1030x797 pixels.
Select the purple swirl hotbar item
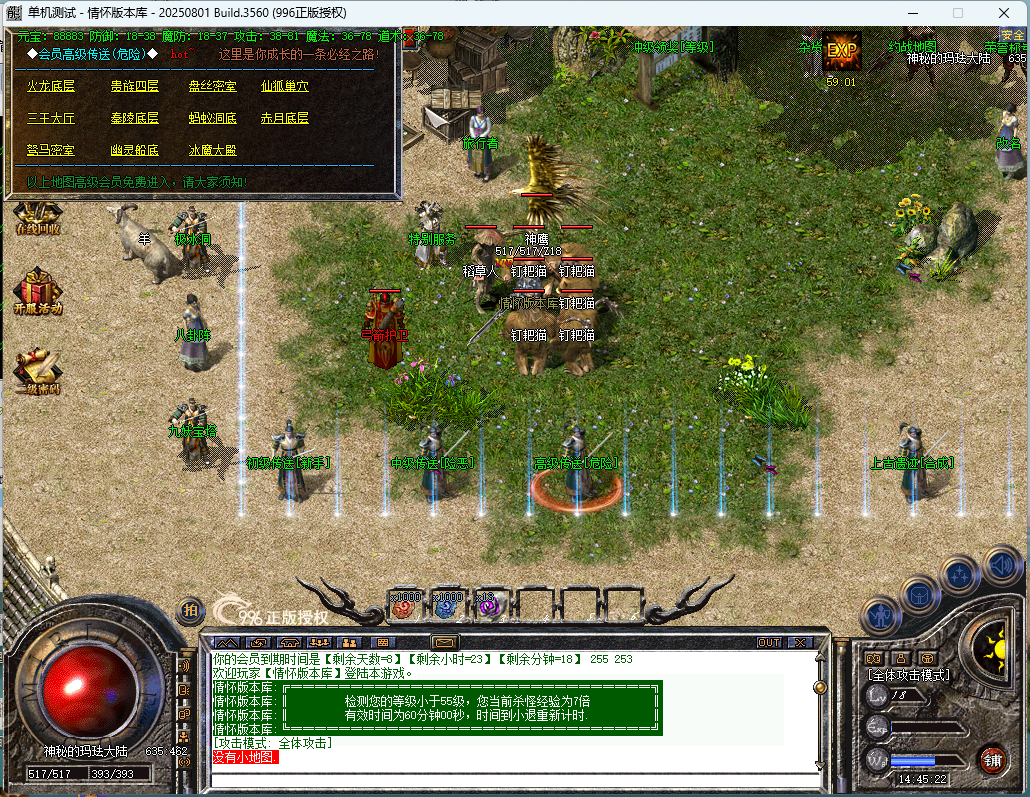click(487, 605)
